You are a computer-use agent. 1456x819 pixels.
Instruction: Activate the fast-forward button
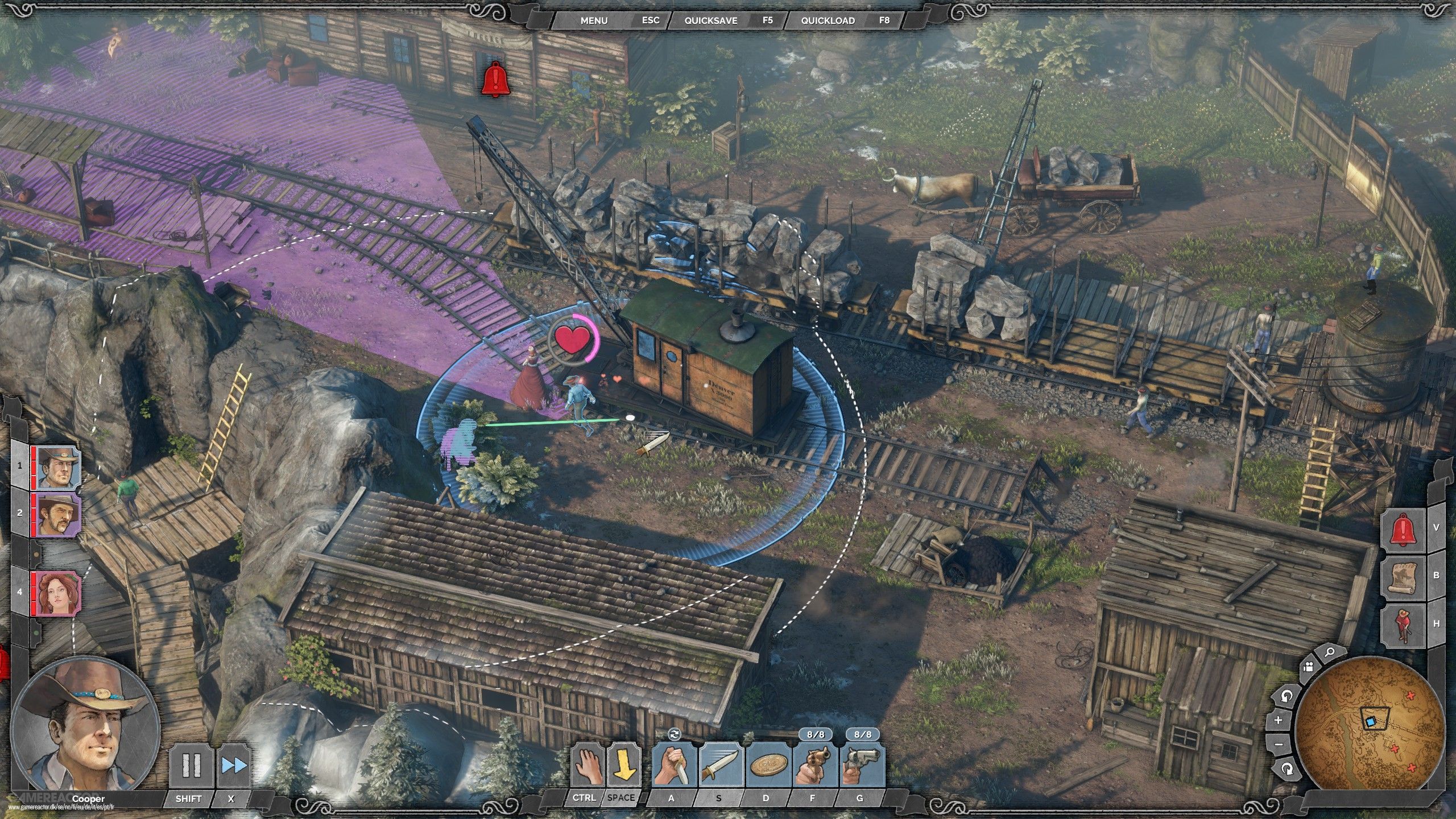point(233,766)
